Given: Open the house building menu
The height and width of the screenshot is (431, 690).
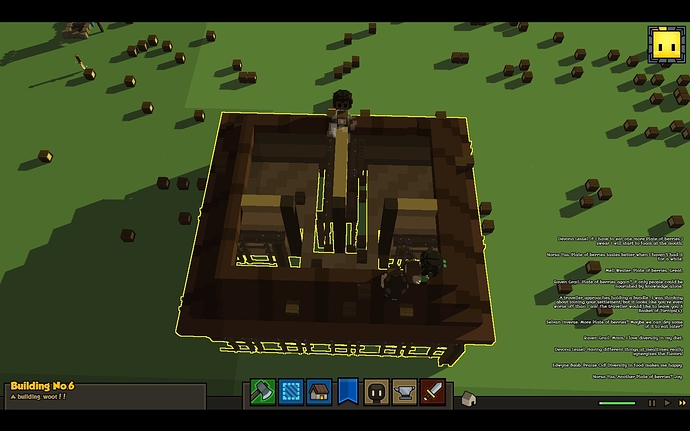Looking at the screenshot, I should (x=319, y=391).
